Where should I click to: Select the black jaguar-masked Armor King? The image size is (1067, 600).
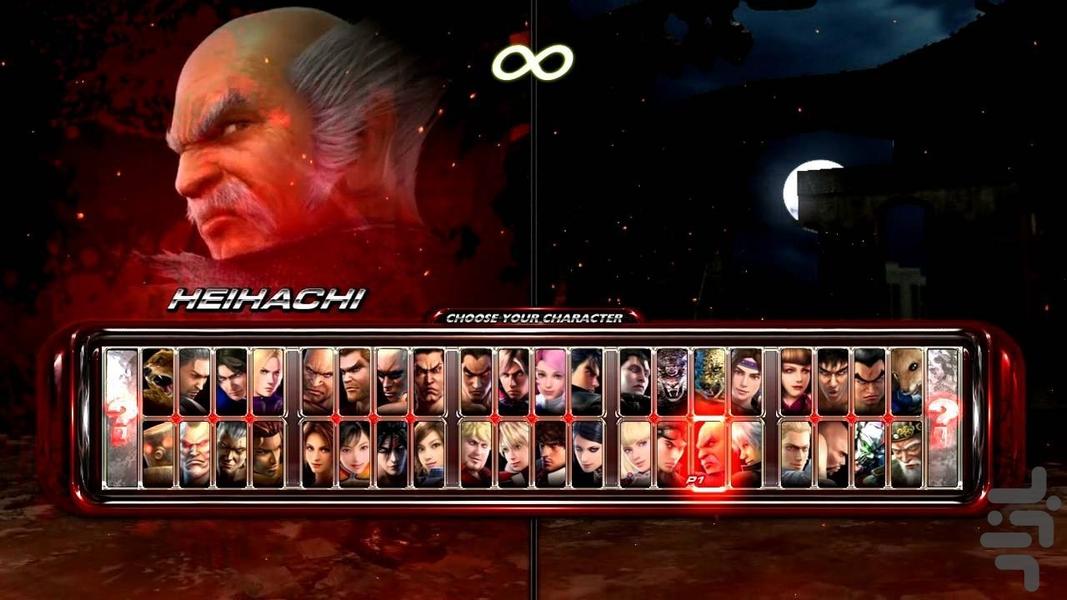tap(672, 381)
